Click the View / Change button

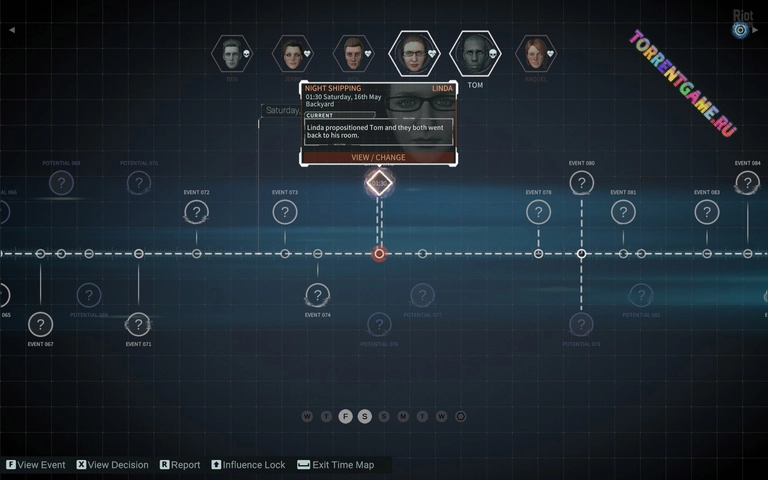click(378, 157)
